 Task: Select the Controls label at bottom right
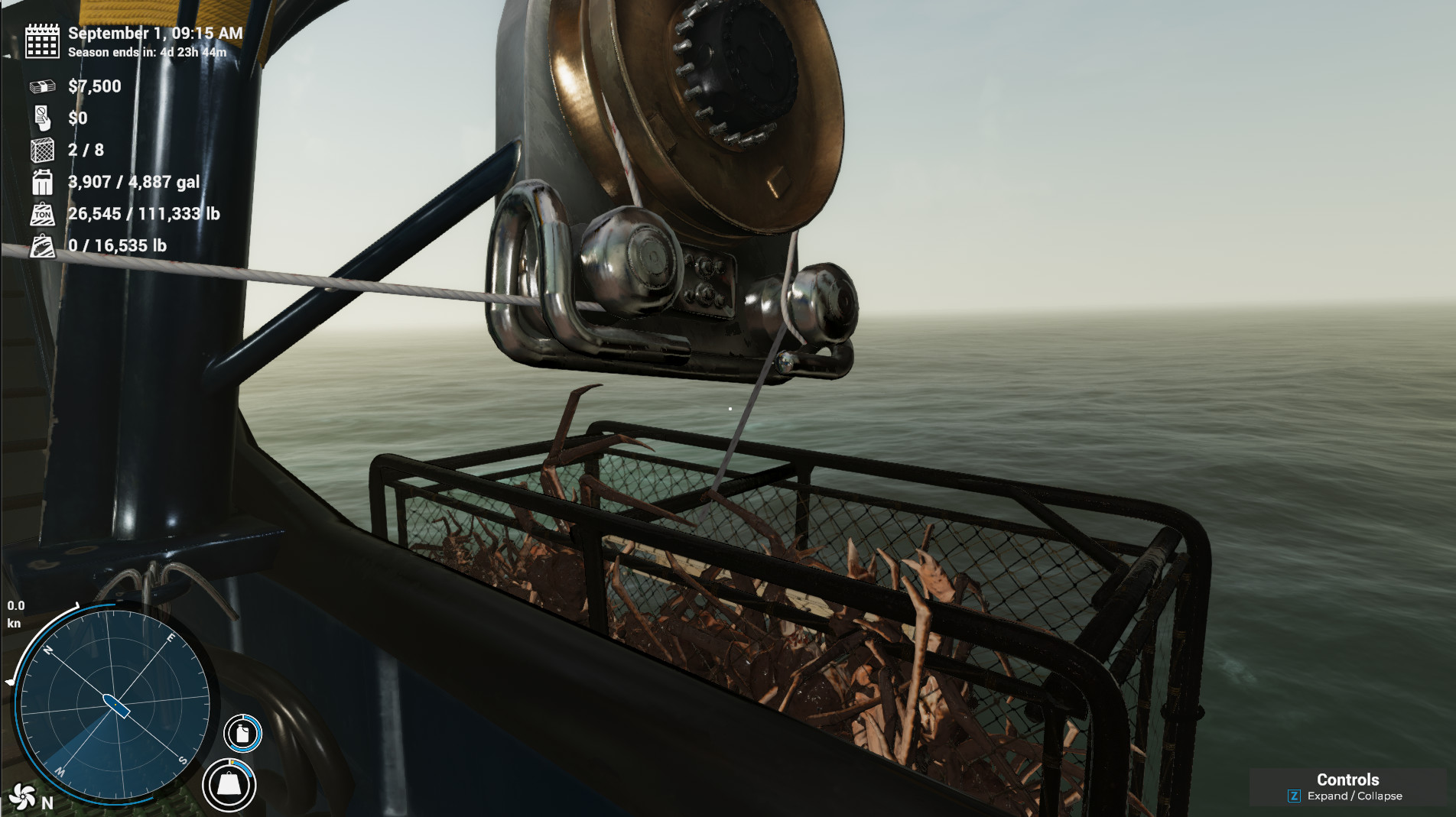(x=1347, y=780)
